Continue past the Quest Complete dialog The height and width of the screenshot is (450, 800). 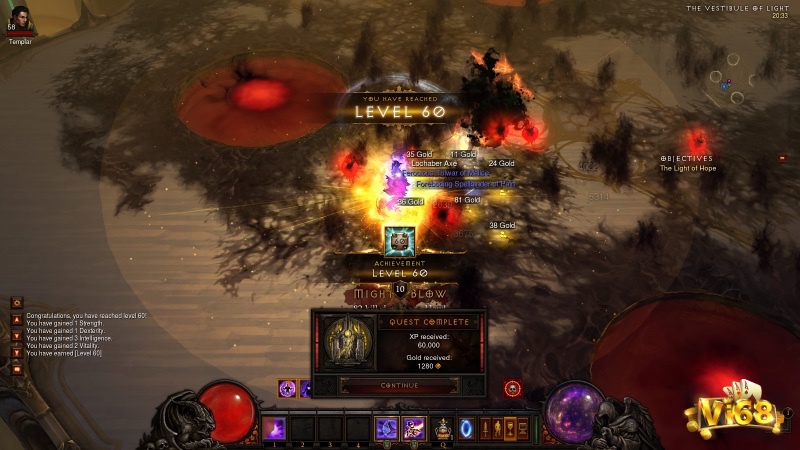pyautogui.click(x=398, y=385)
